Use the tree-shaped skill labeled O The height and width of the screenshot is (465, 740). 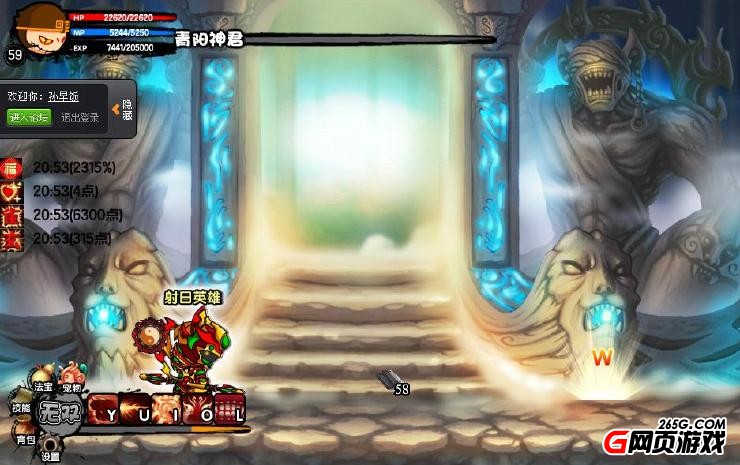(x=198, y=410)
